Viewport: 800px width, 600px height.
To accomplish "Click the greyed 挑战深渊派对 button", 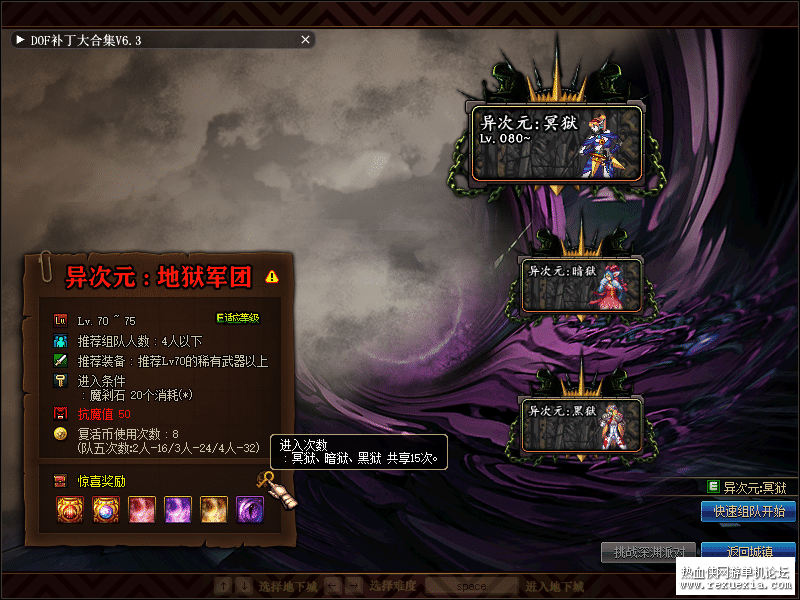I will (648, 551).
